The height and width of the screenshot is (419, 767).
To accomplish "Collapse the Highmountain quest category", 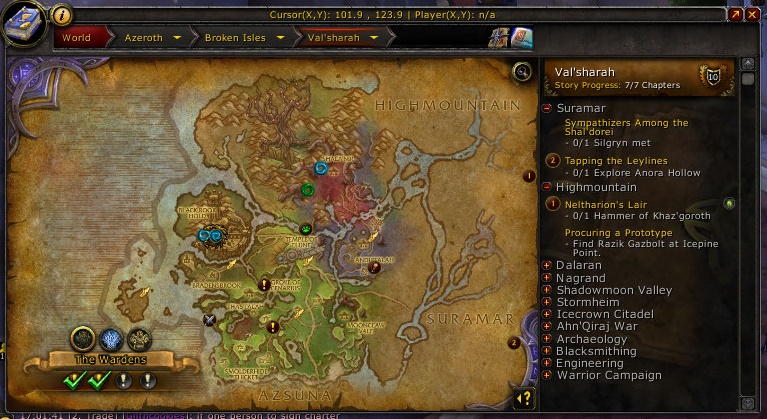I will coord(547,187).
